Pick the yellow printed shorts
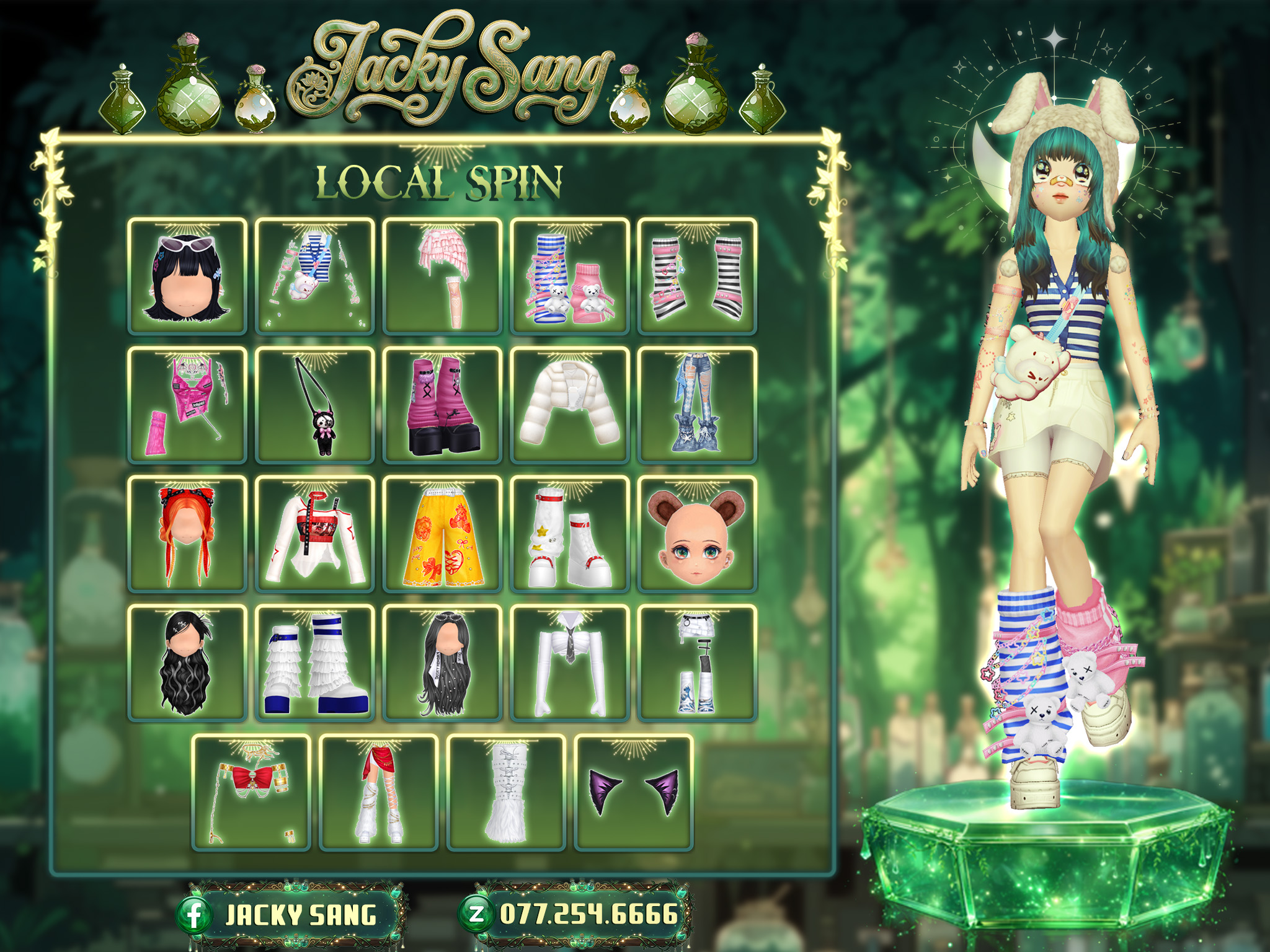 [x=442, y=534]
